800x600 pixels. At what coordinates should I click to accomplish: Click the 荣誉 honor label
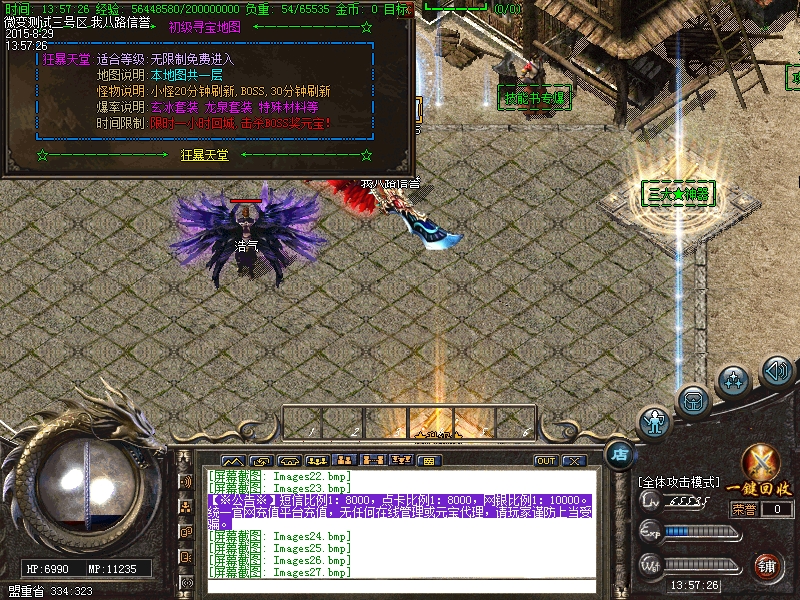coord(743,509)
